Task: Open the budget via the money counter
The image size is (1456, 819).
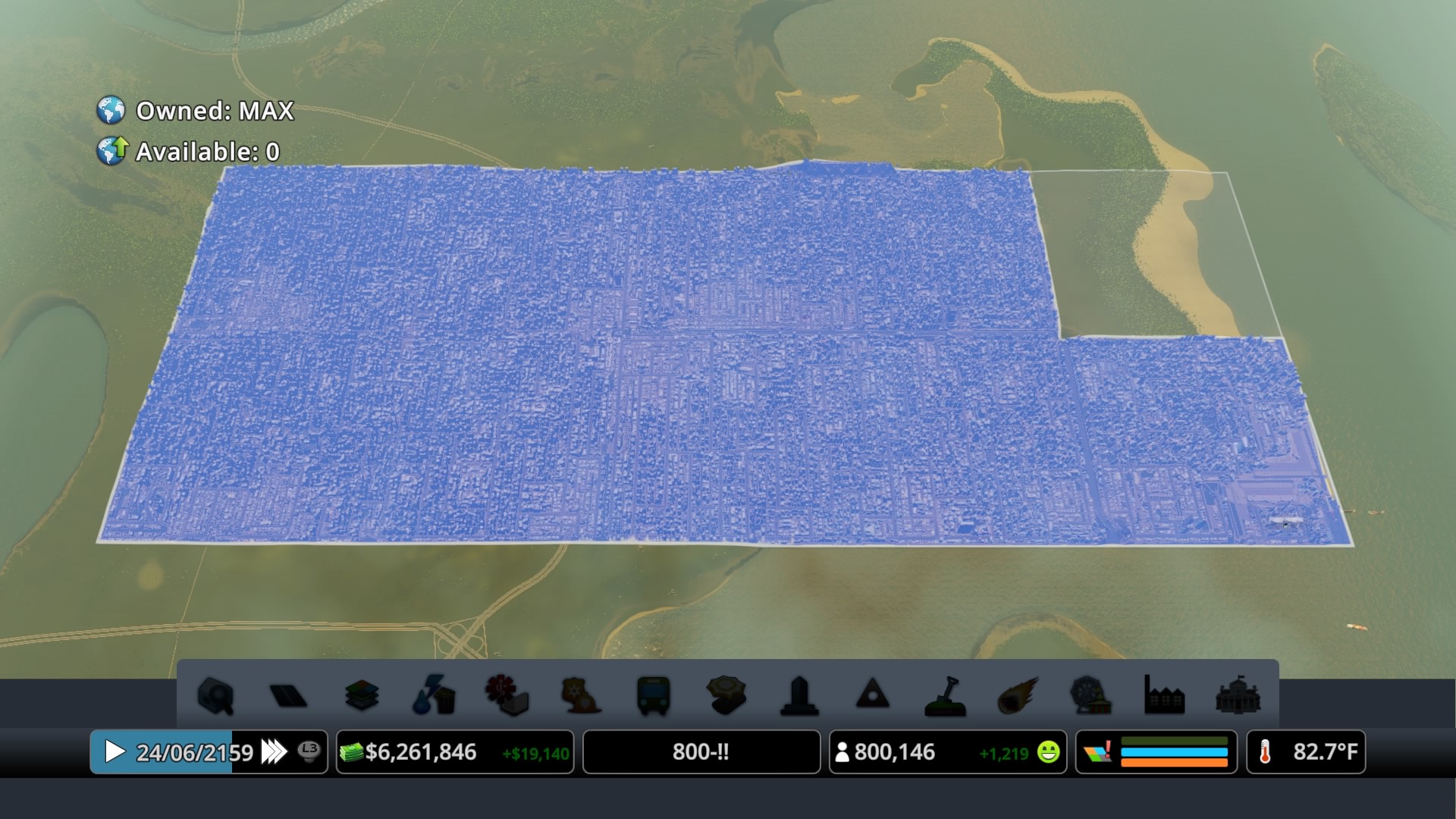Action: [x=422, y=752]
